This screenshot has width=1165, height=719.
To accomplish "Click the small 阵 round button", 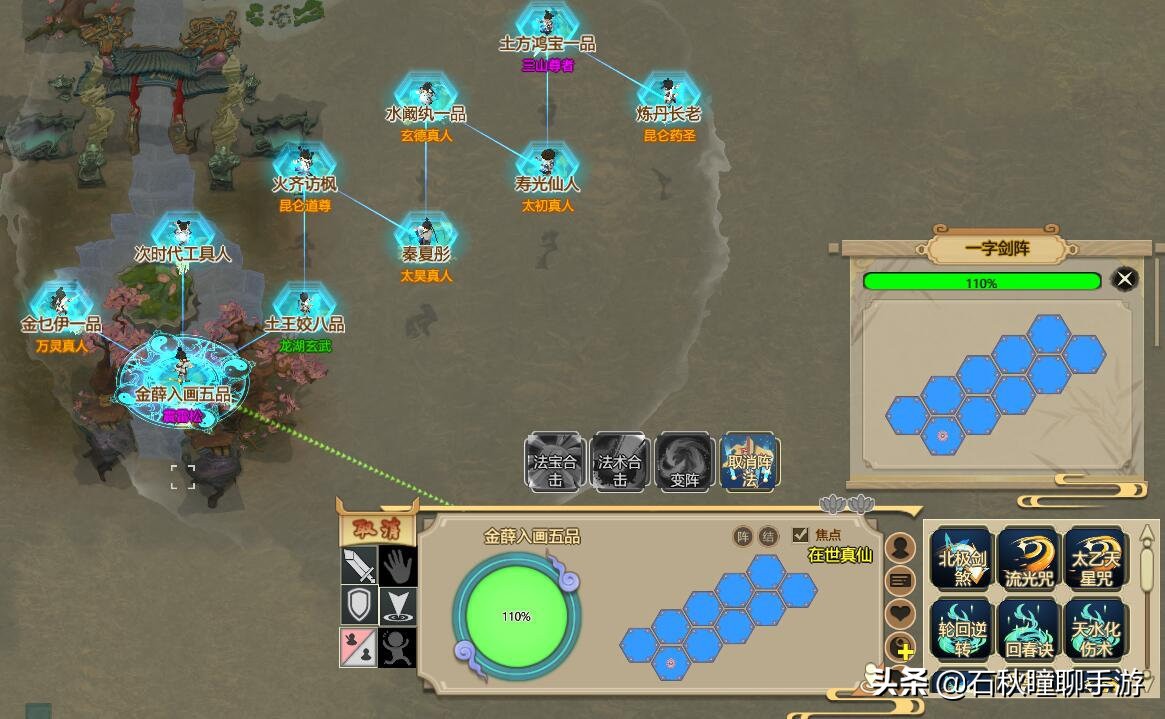I will [x=743, y=537].
